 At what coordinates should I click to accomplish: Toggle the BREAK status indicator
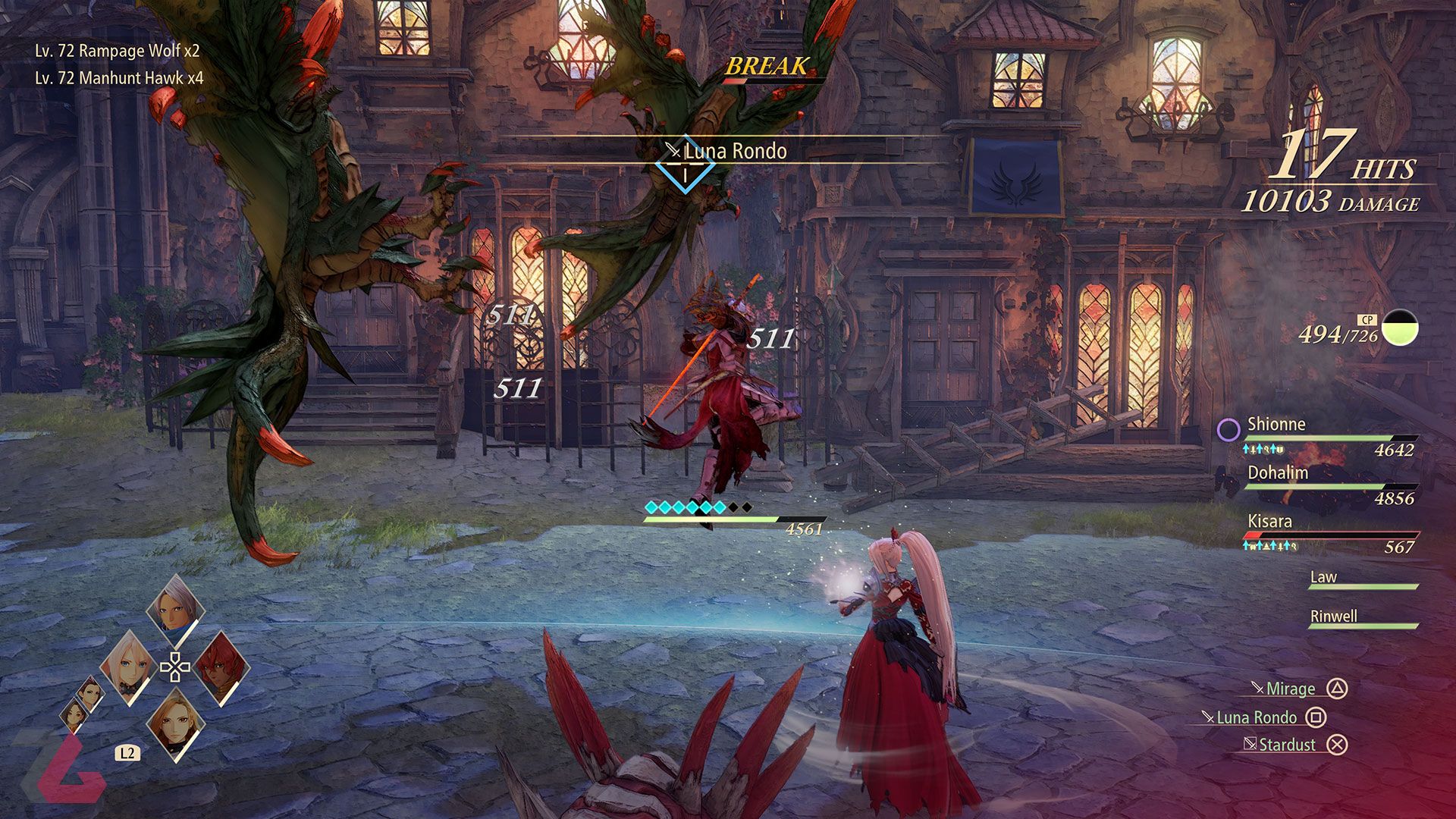coord(766,67)
